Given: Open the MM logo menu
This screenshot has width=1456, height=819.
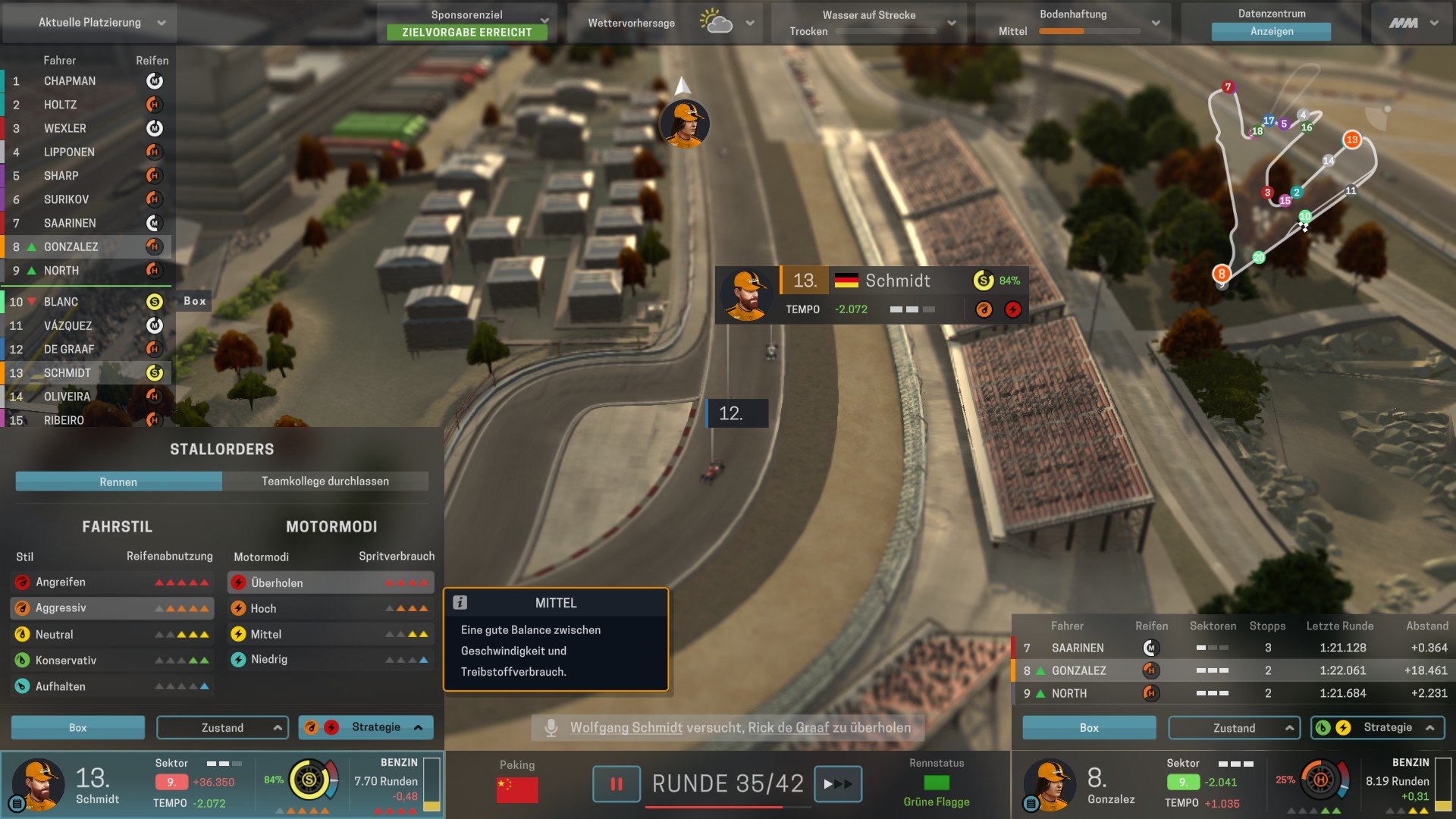Looking at the screenshot, I should pos(1413,23).
